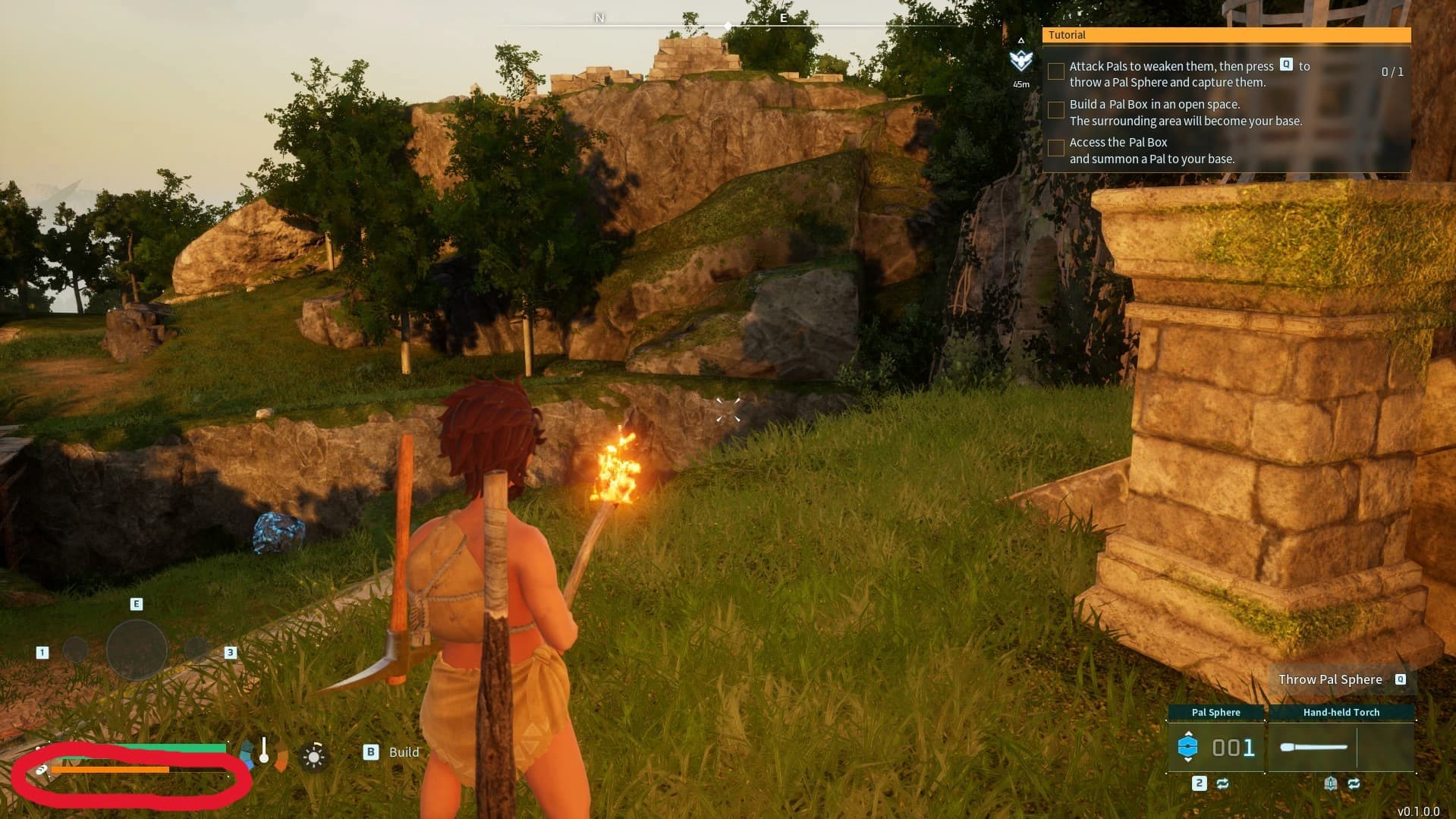Click the cycle arrows under the Pal Sphere

1222,783
